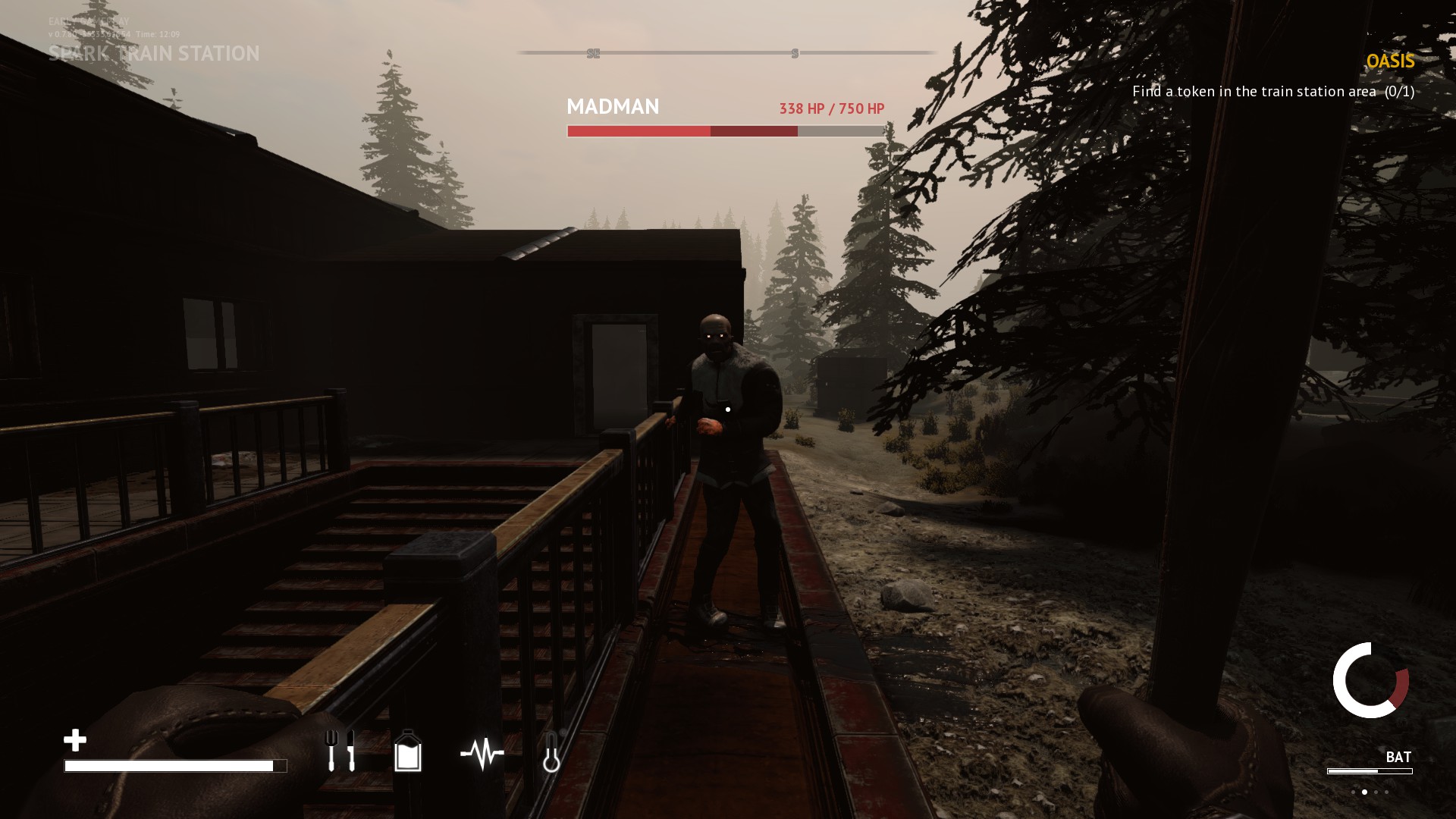Image resolution: width=1456 pixels, height=819 pixels.
Task: Select the MADMAN name label
Action: [613, 107]
